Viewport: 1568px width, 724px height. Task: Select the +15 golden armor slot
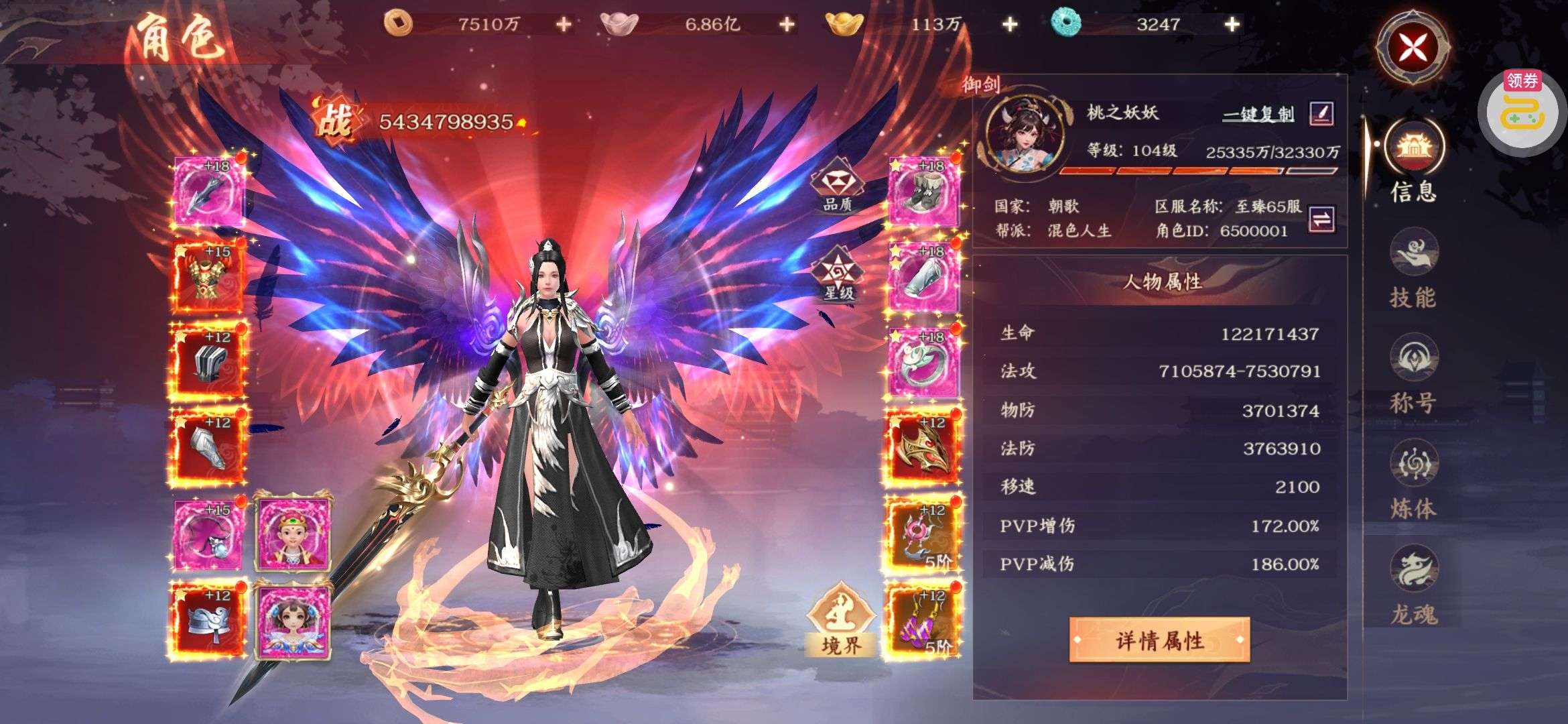coord(208,277)
